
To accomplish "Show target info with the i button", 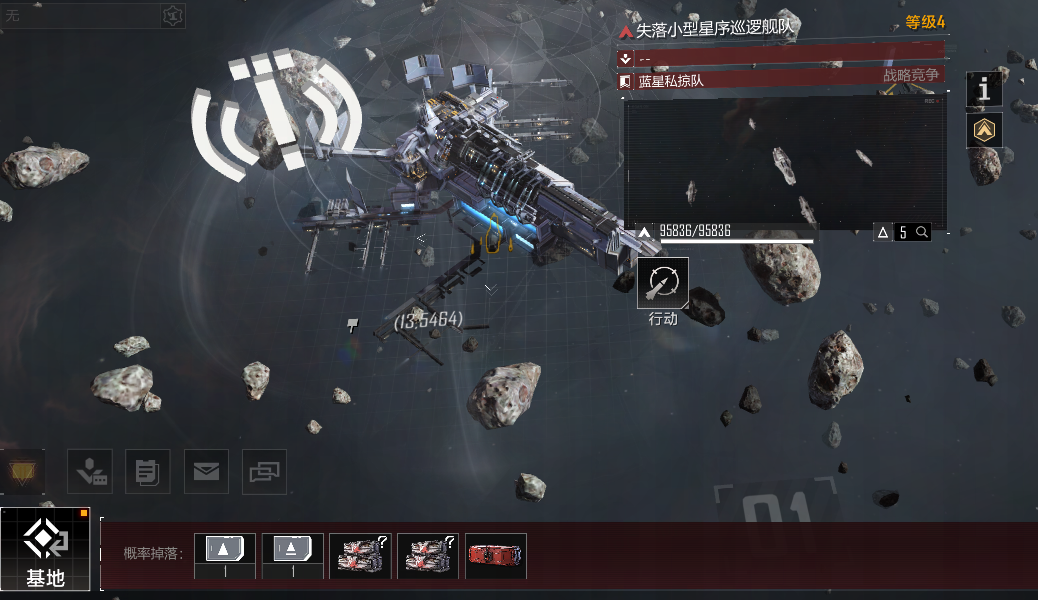I will pyautogui.click(x=984, y=90).
